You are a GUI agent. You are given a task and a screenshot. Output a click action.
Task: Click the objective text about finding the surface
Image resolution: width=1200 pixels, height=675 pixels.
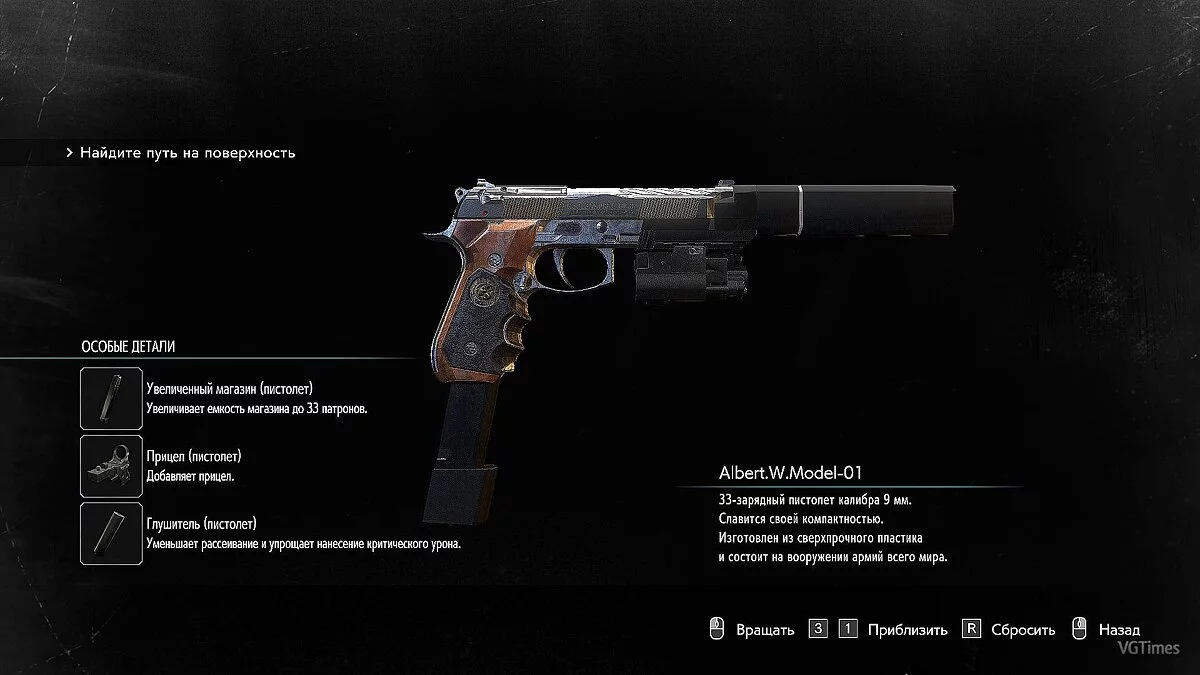(x=187, y=153)
